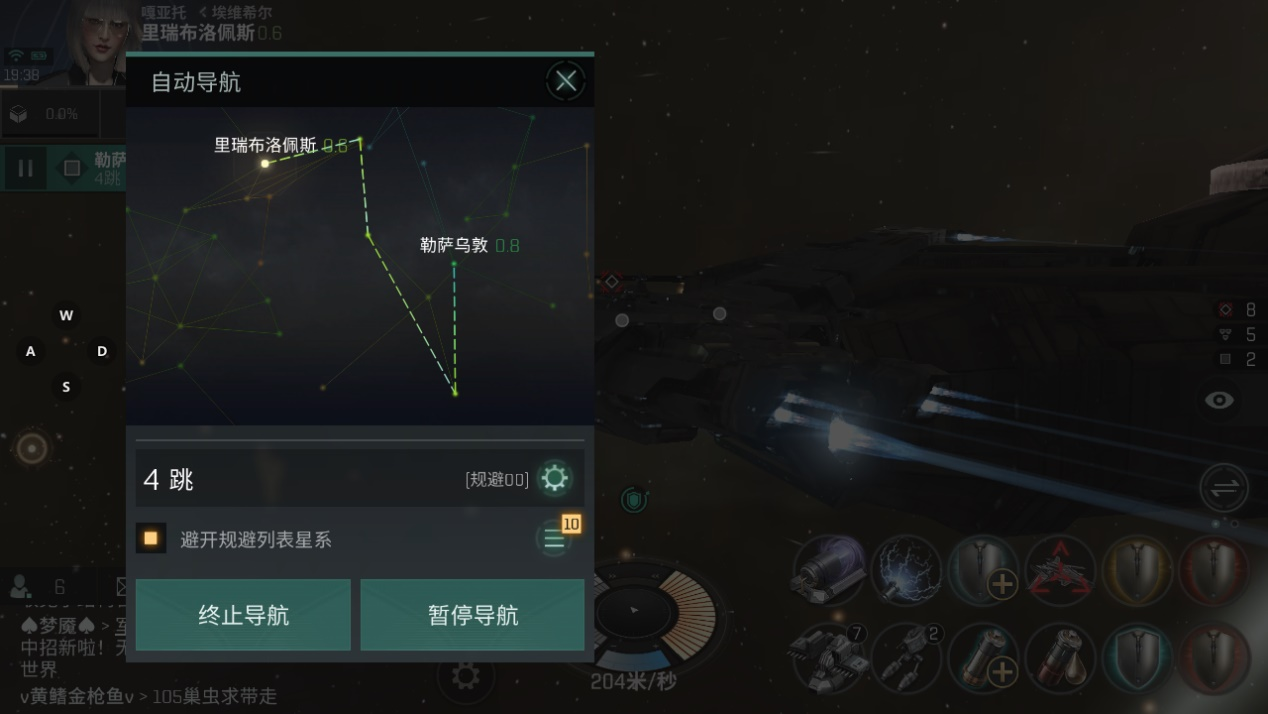Select the 勒萨乌敦 destination on the star map
The height and width of the screenshot is (714, 1268).
[x=454, y=263]
